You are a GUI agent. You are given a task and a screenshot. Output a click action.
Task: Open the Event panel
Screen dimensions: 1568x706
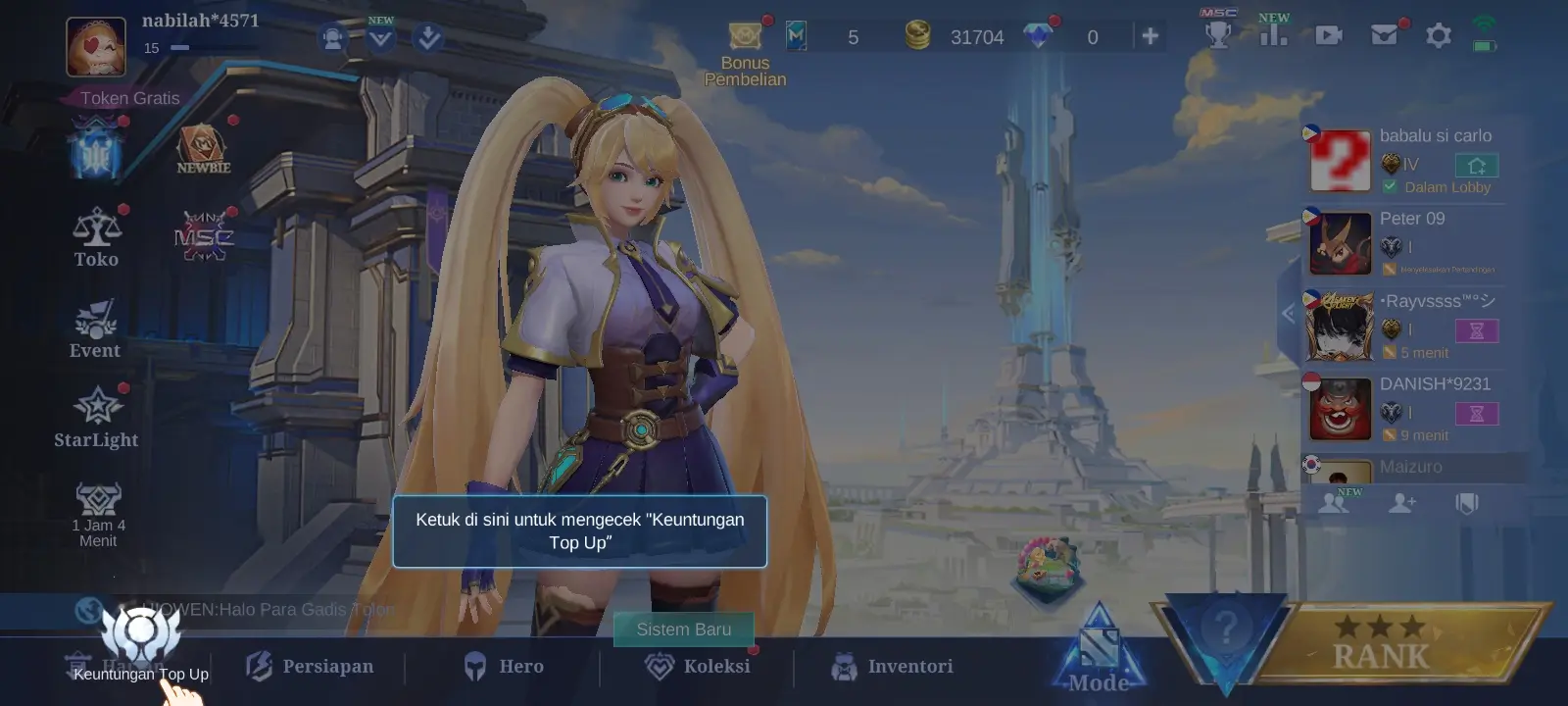coord(94,326)
